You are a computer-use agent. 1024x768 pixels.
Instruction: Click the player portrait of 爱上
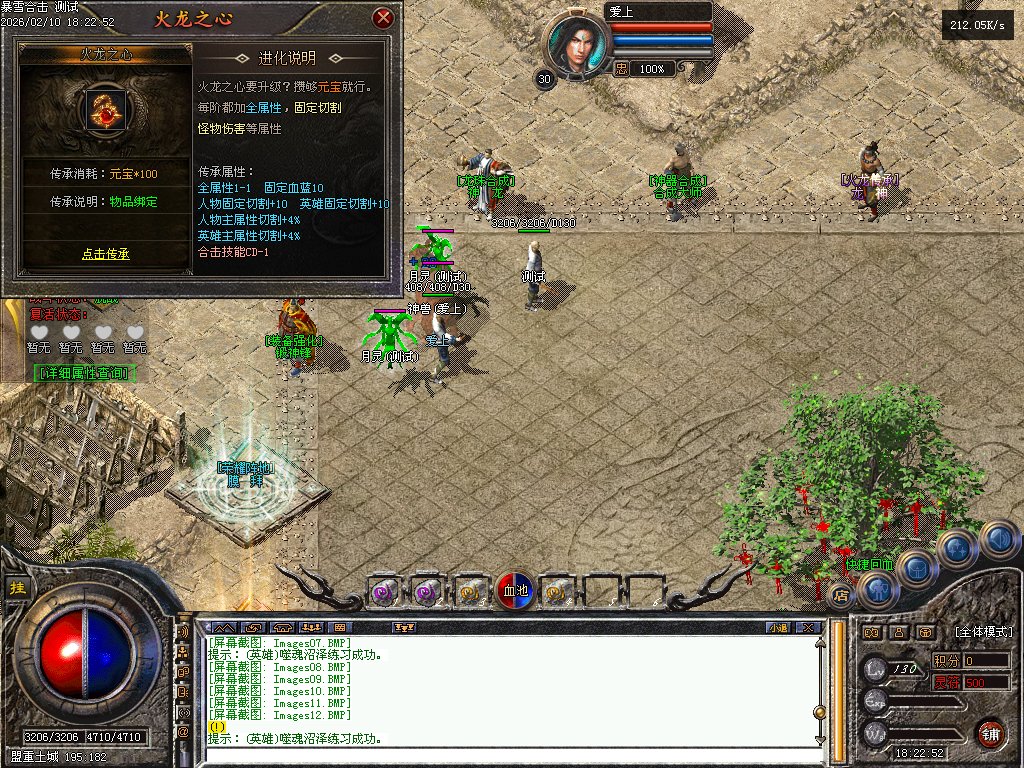tap(576, 46)
